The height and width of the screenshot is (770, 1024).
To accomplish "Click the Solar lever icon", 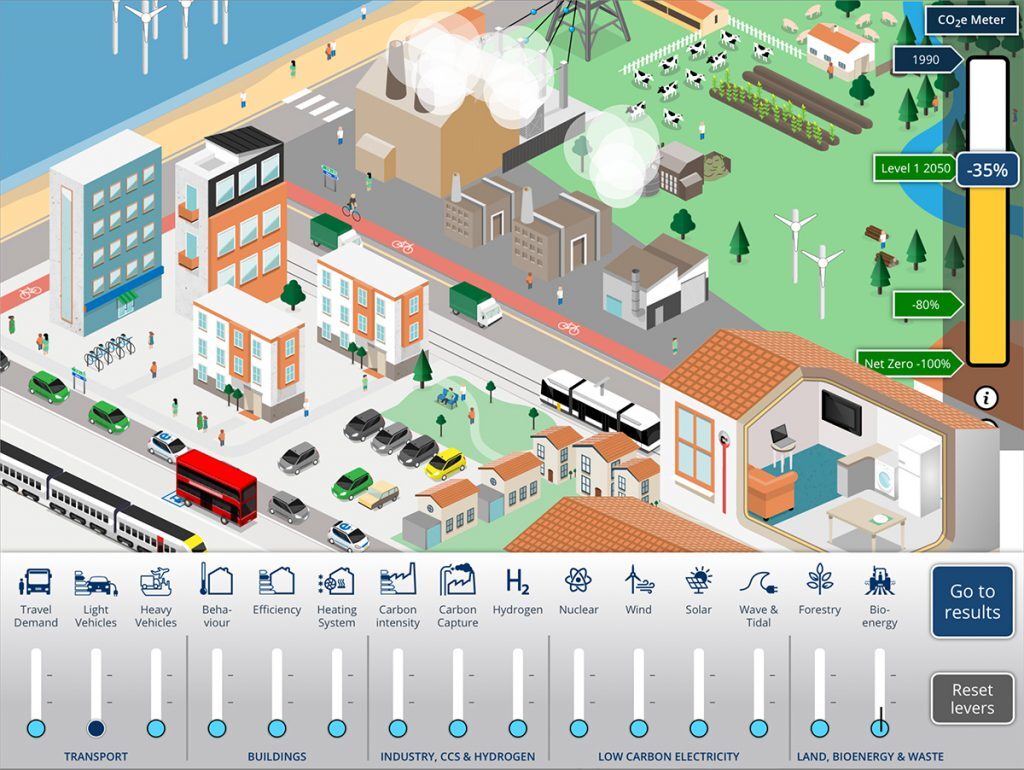I will (x=698, y=580).
